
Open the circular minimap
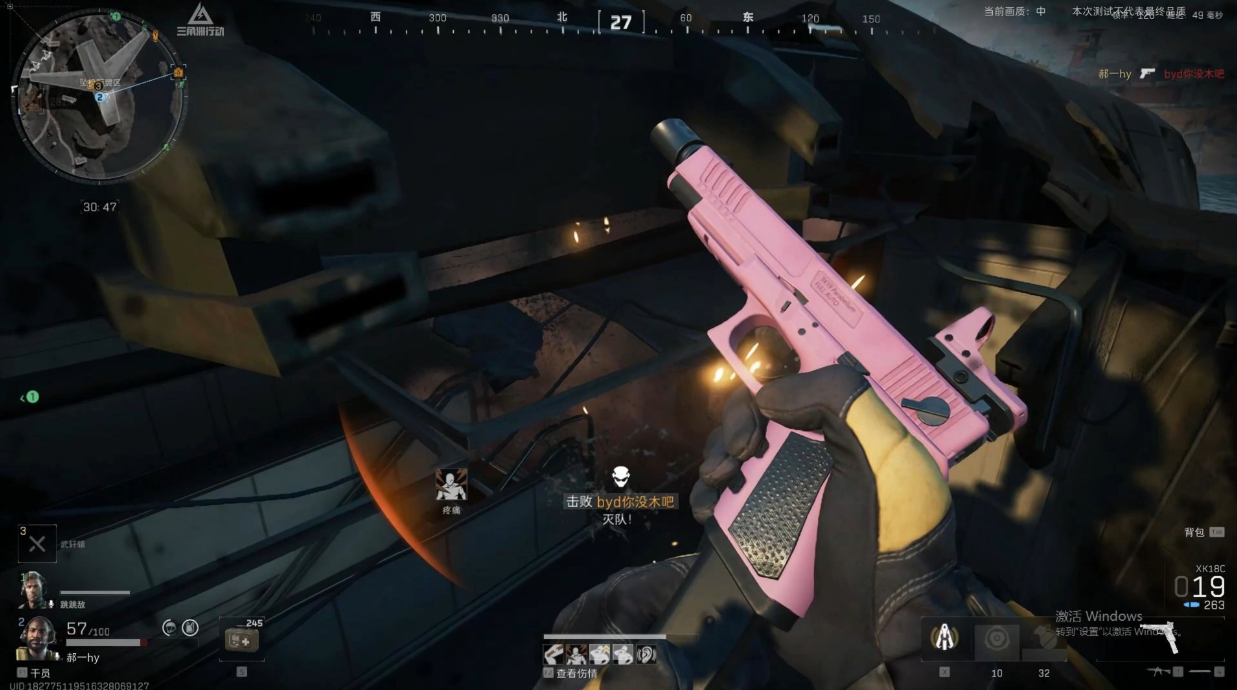[x=98, y=96]
